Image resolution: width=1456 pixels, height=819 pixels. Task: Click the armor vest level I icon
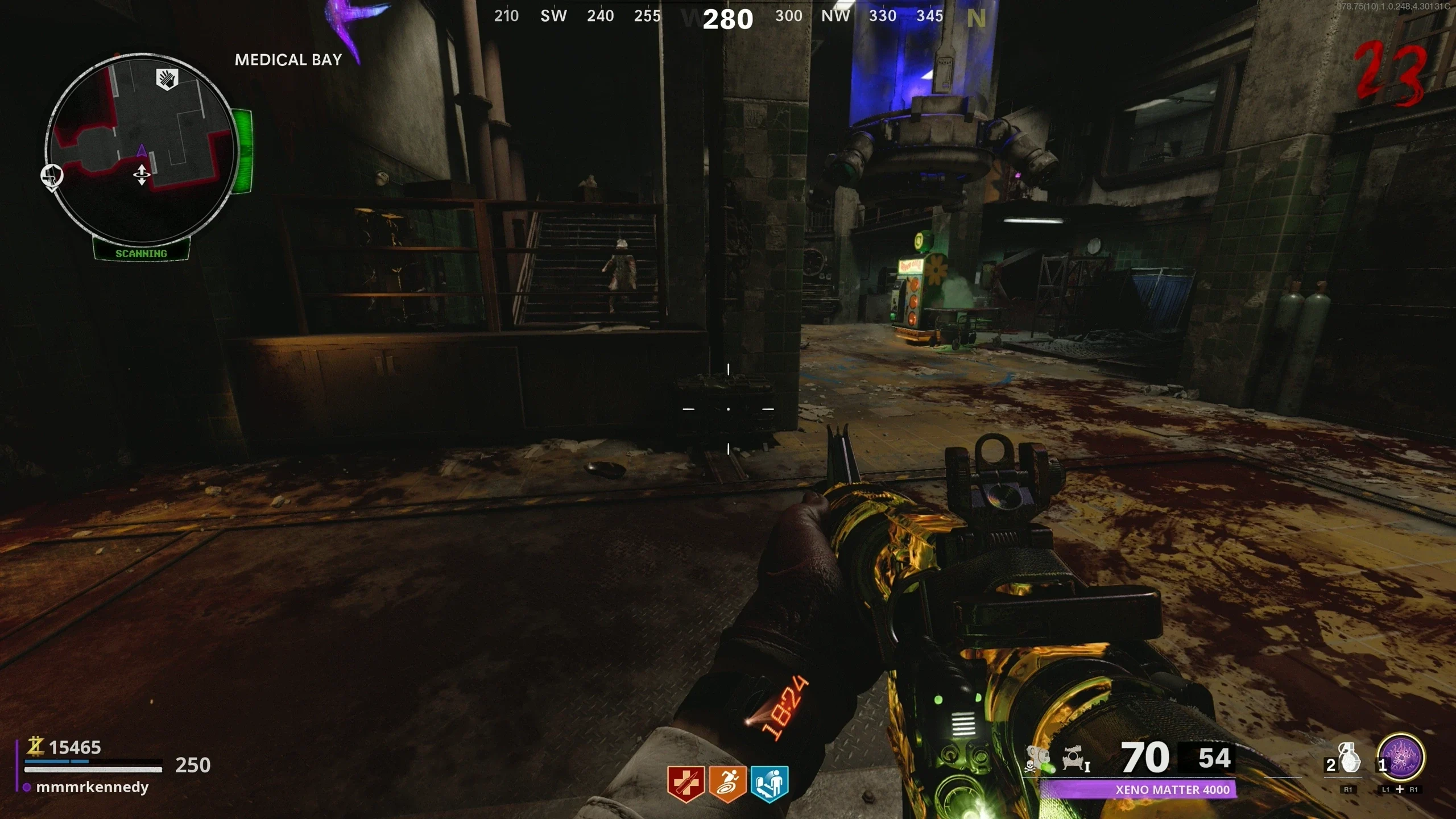click(1075, 758)
